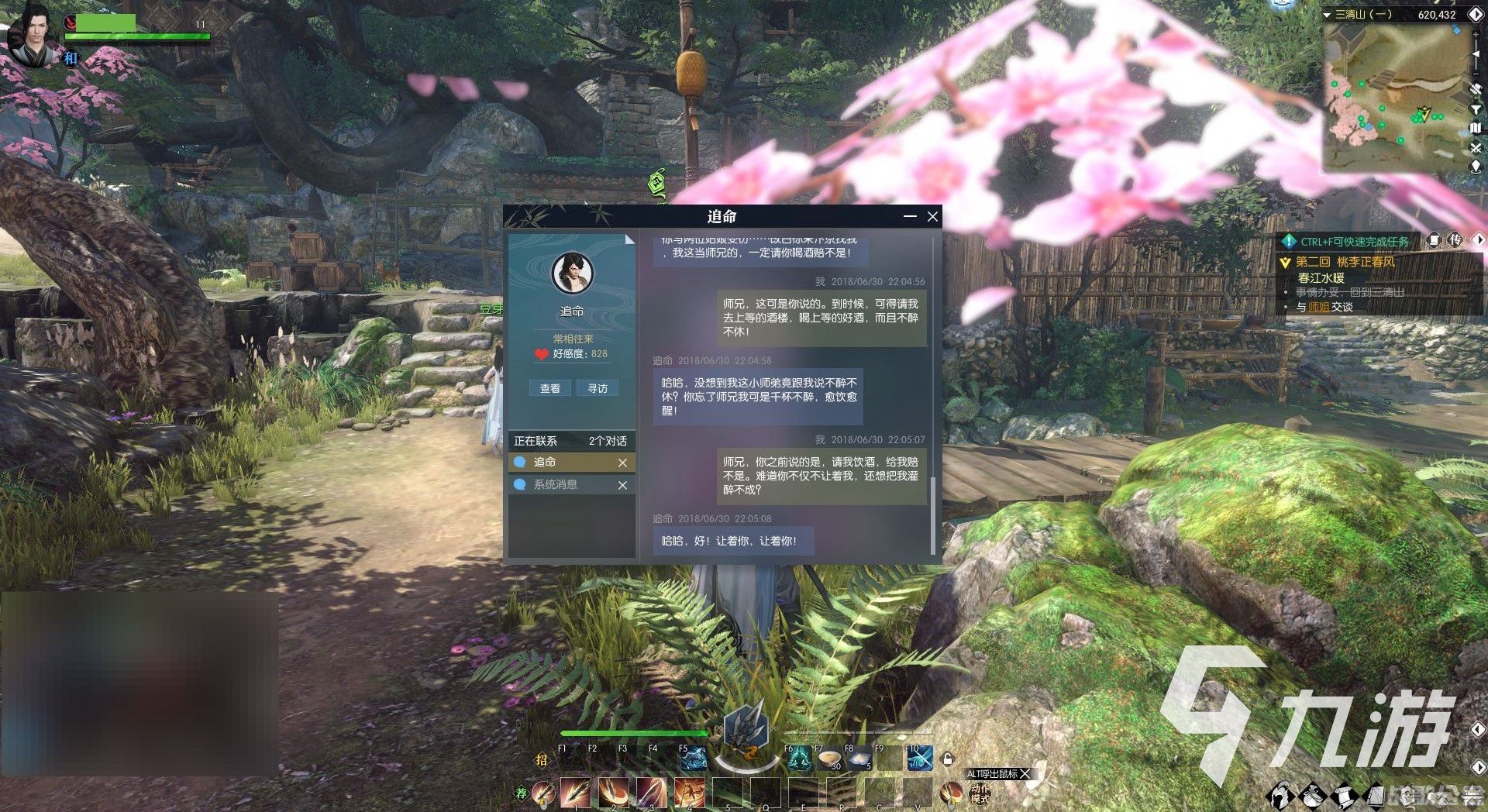Dismiss the ALT呼出鼠标 hint
Image resolution: width=1488 pixels, height=812 pixels.
tap(1025, 774)
